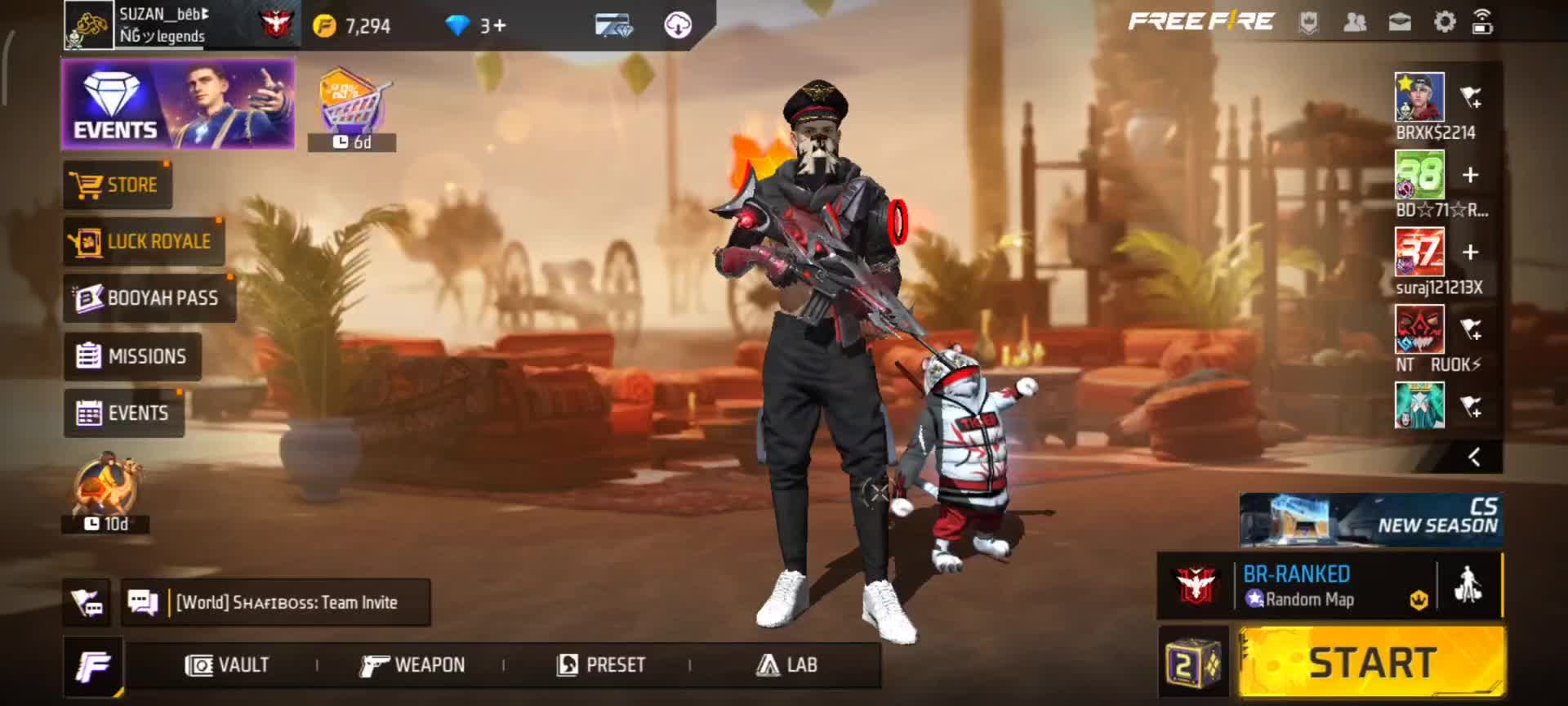
Task: Go to the WEAPON section
Action: 413,665
